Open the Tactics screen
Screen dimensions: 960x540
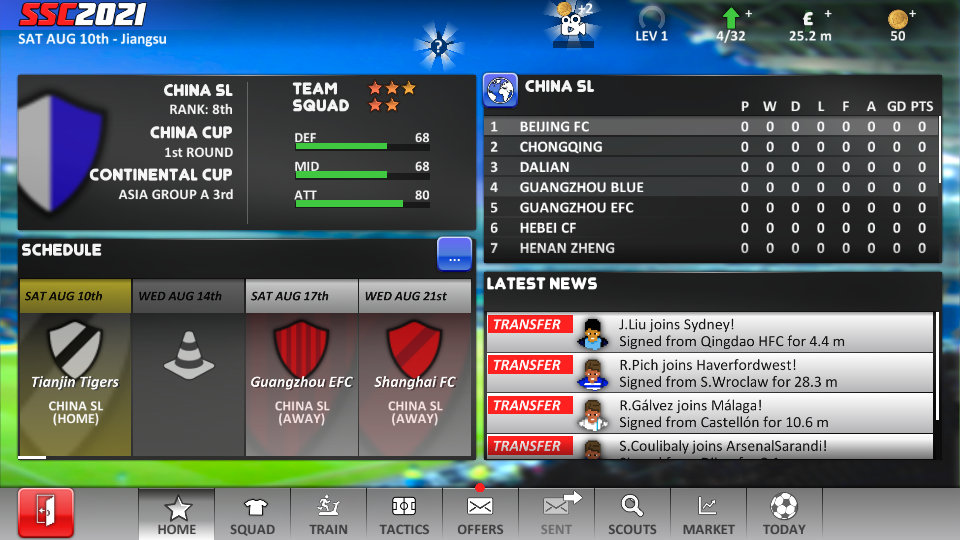click(404, 515)
